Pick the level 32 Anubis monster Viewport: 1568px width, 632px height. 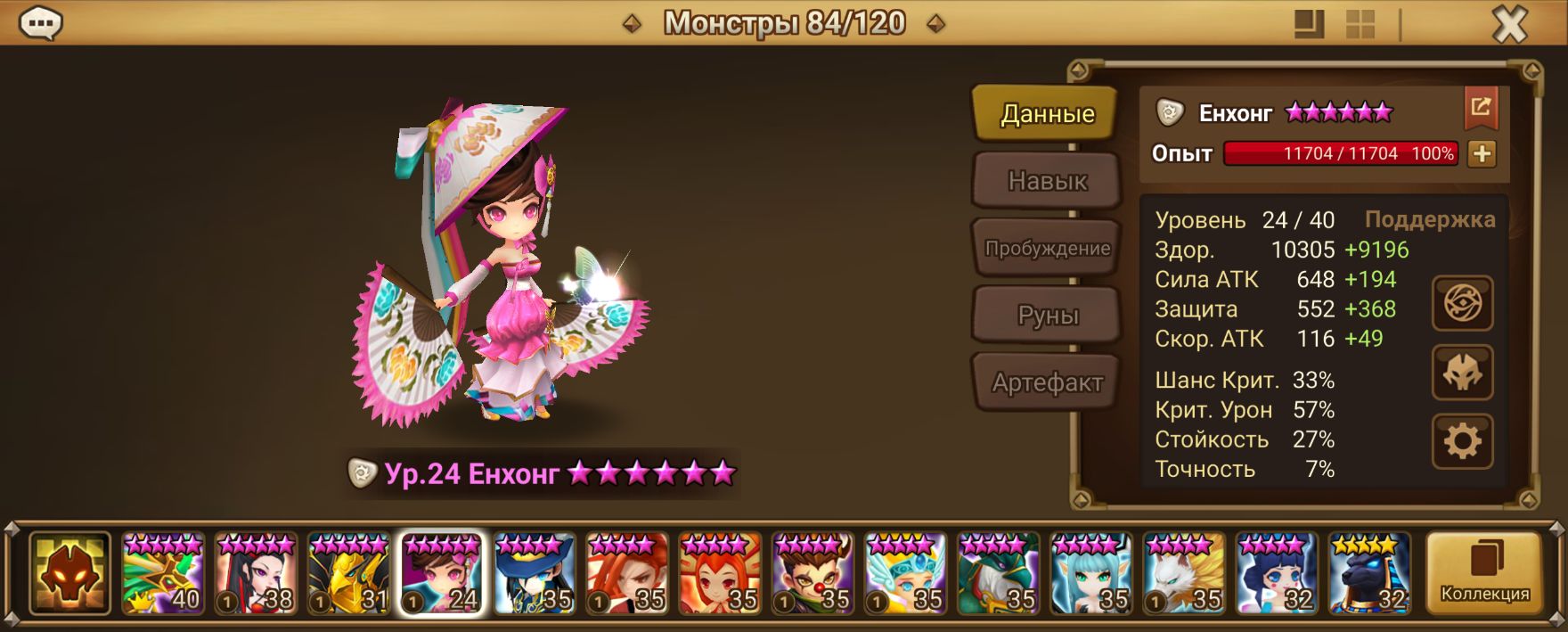click(x=1369, y=573)
